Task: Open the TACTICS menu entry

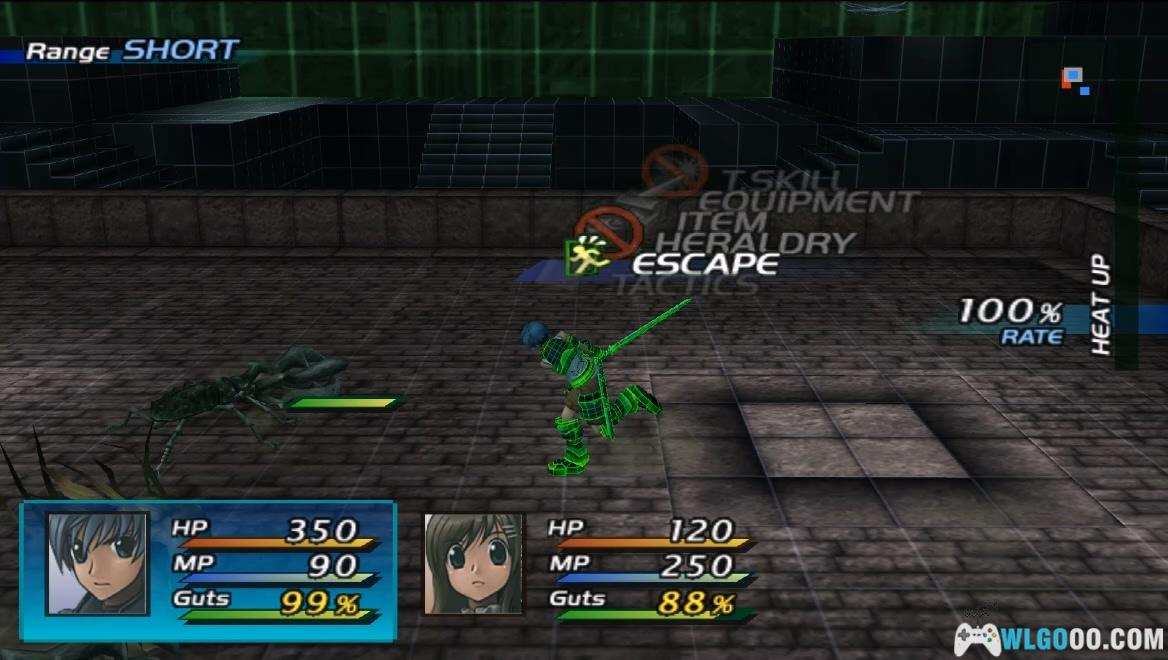Action: pos(686,286)
